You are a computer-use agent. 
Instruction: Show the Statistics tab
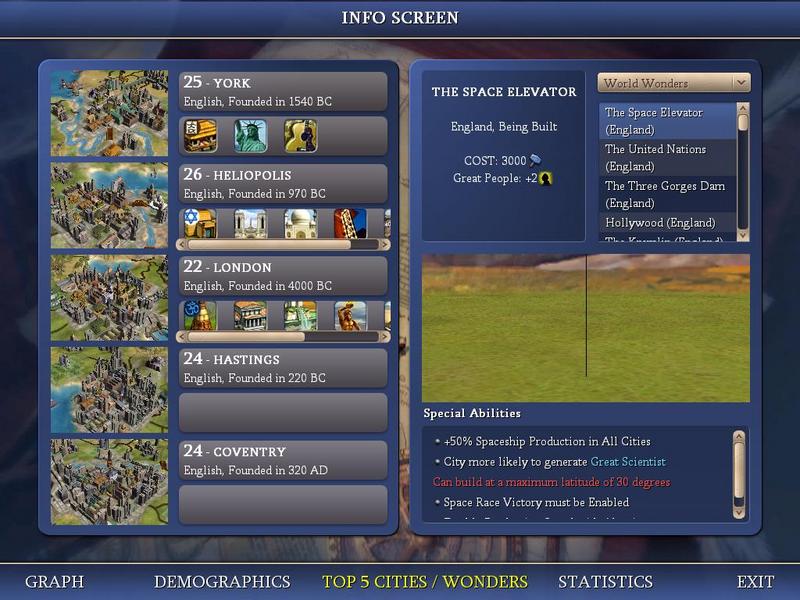pos(605,581)
